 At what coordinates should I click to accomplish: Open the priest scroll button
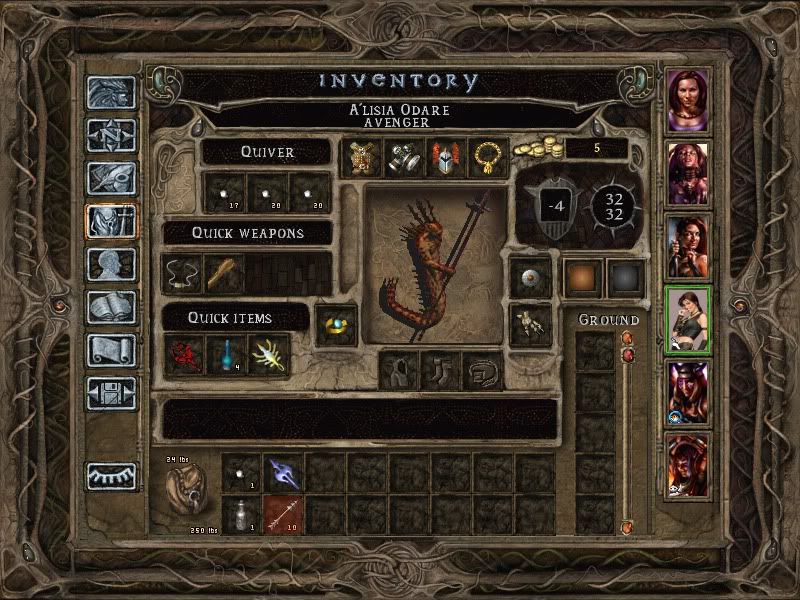pyautogui.click(x=110, y=351)
